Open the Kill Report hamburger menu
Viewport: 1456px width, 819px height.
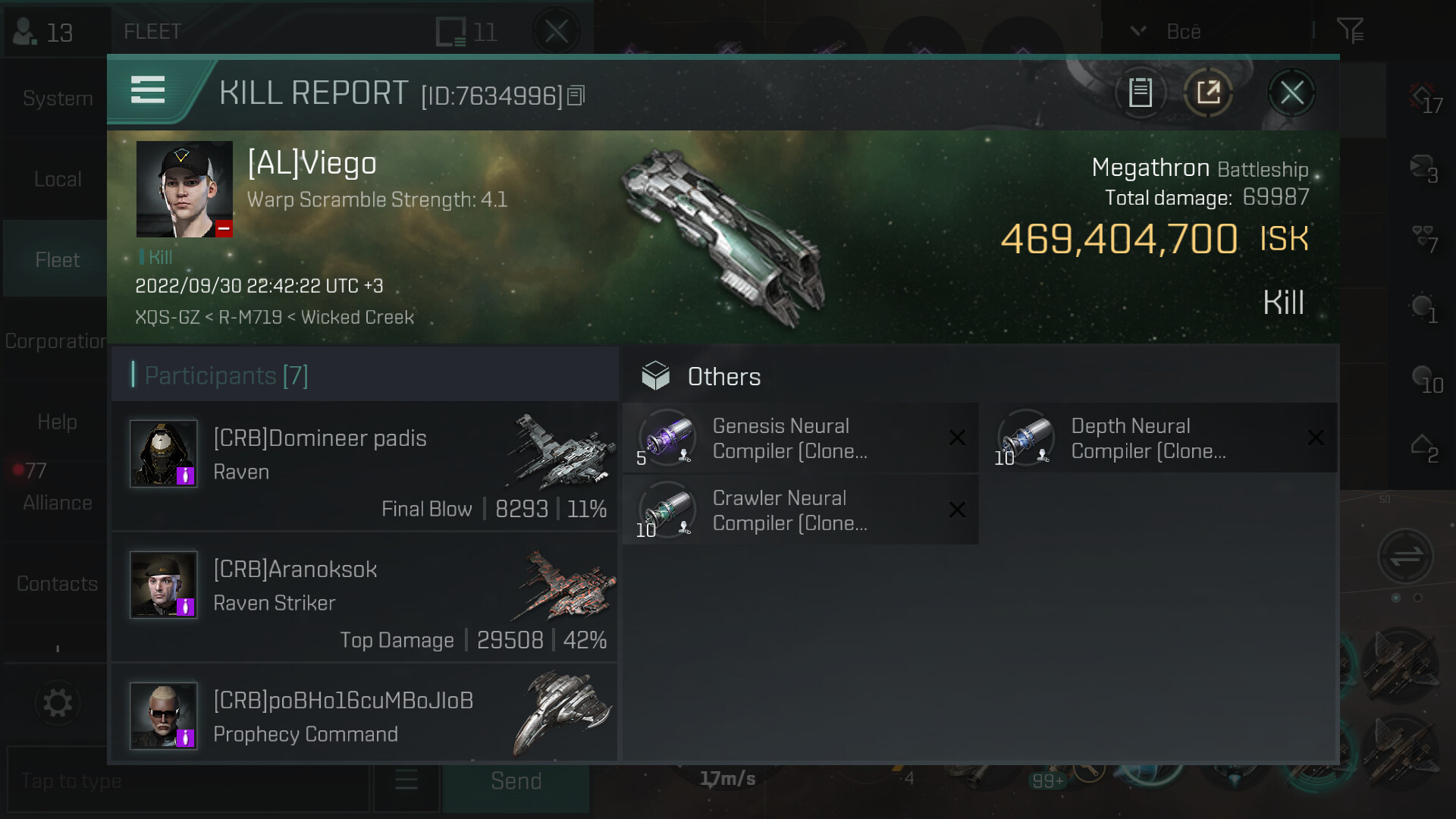(148, 90)
